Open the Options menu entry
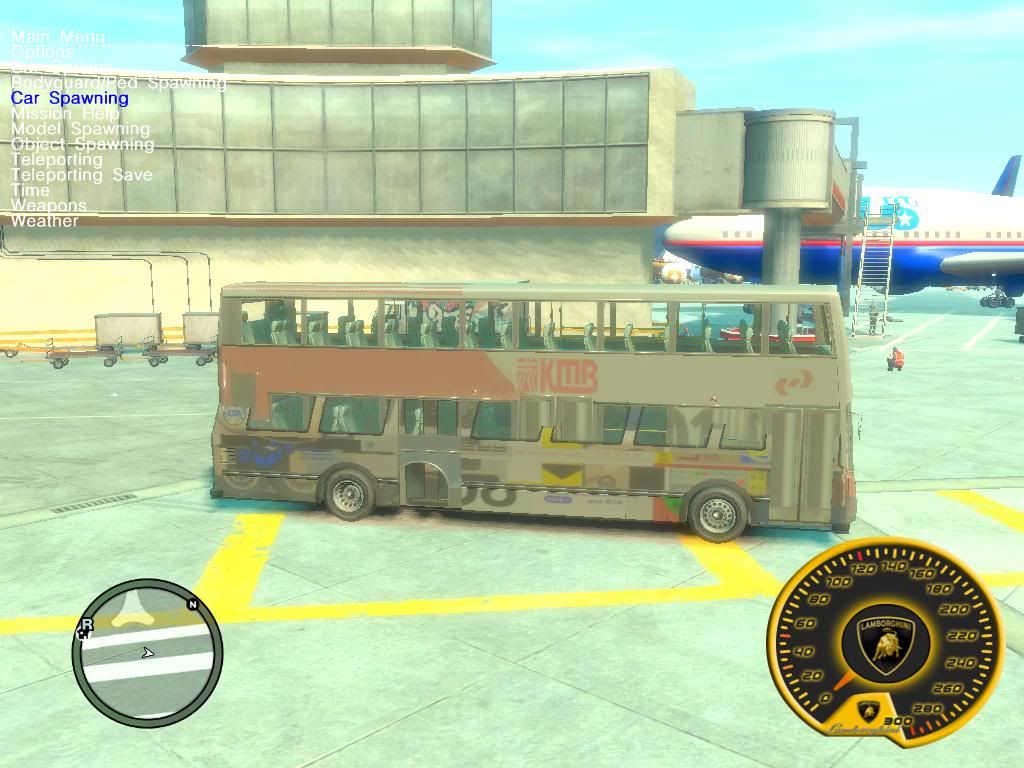The image size is (1024, 768). (x=42, y=52)
